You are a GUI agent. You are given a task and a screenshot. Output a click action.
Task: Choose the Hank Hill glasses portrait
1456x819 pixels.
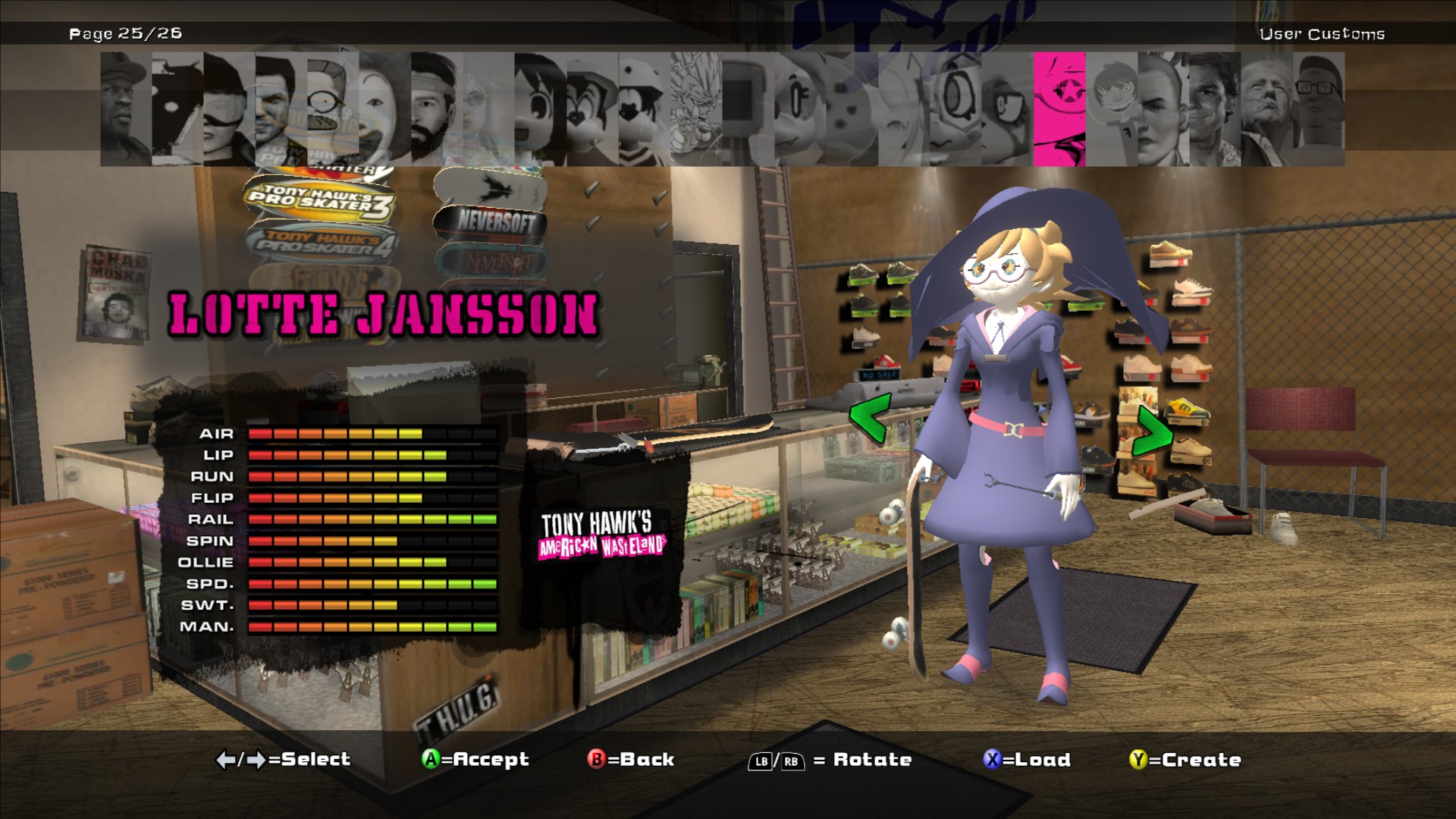click(x=1319, y=109)
